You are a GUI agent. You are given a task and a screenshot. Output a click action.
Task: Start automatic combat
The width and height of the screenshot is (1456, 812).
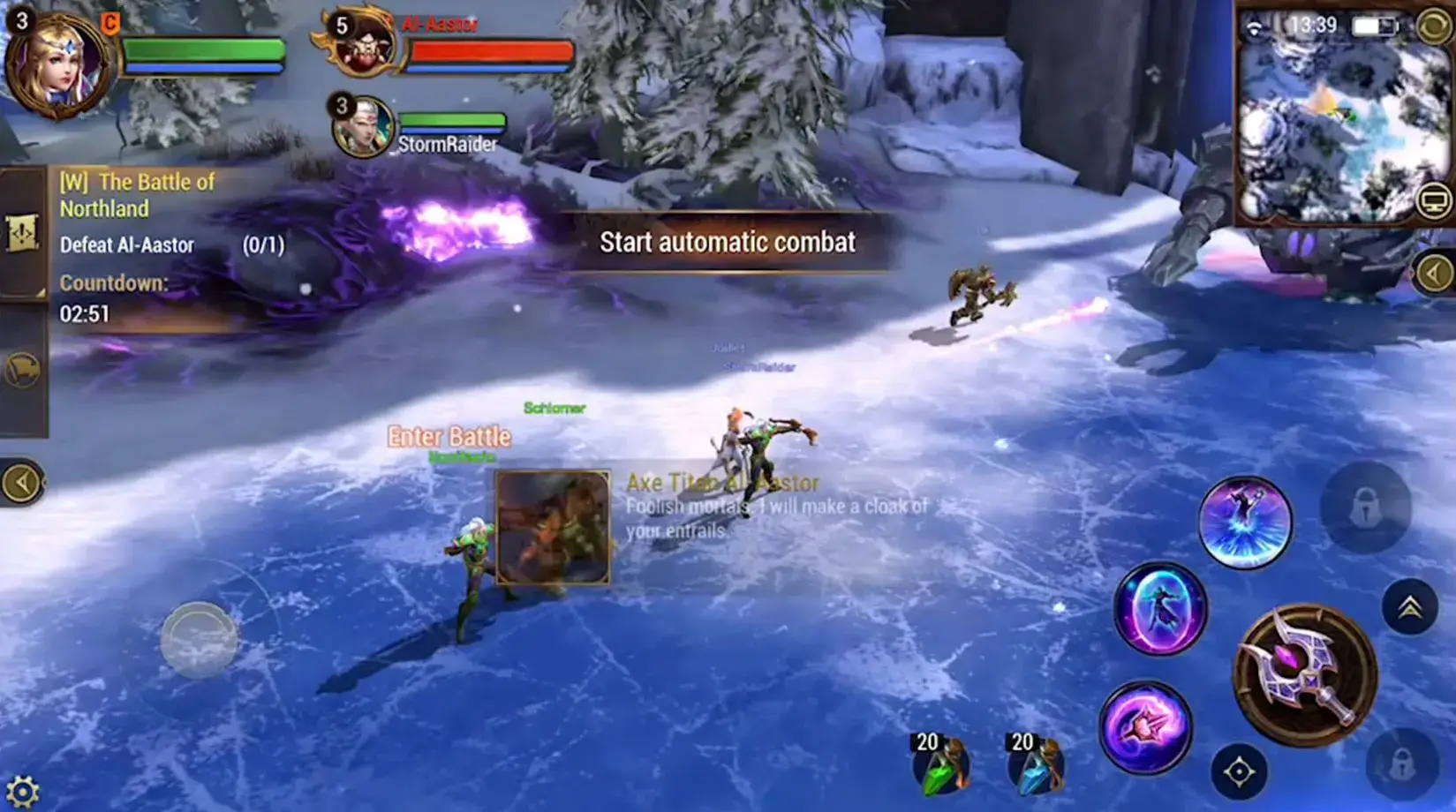[x=728, y=241]
